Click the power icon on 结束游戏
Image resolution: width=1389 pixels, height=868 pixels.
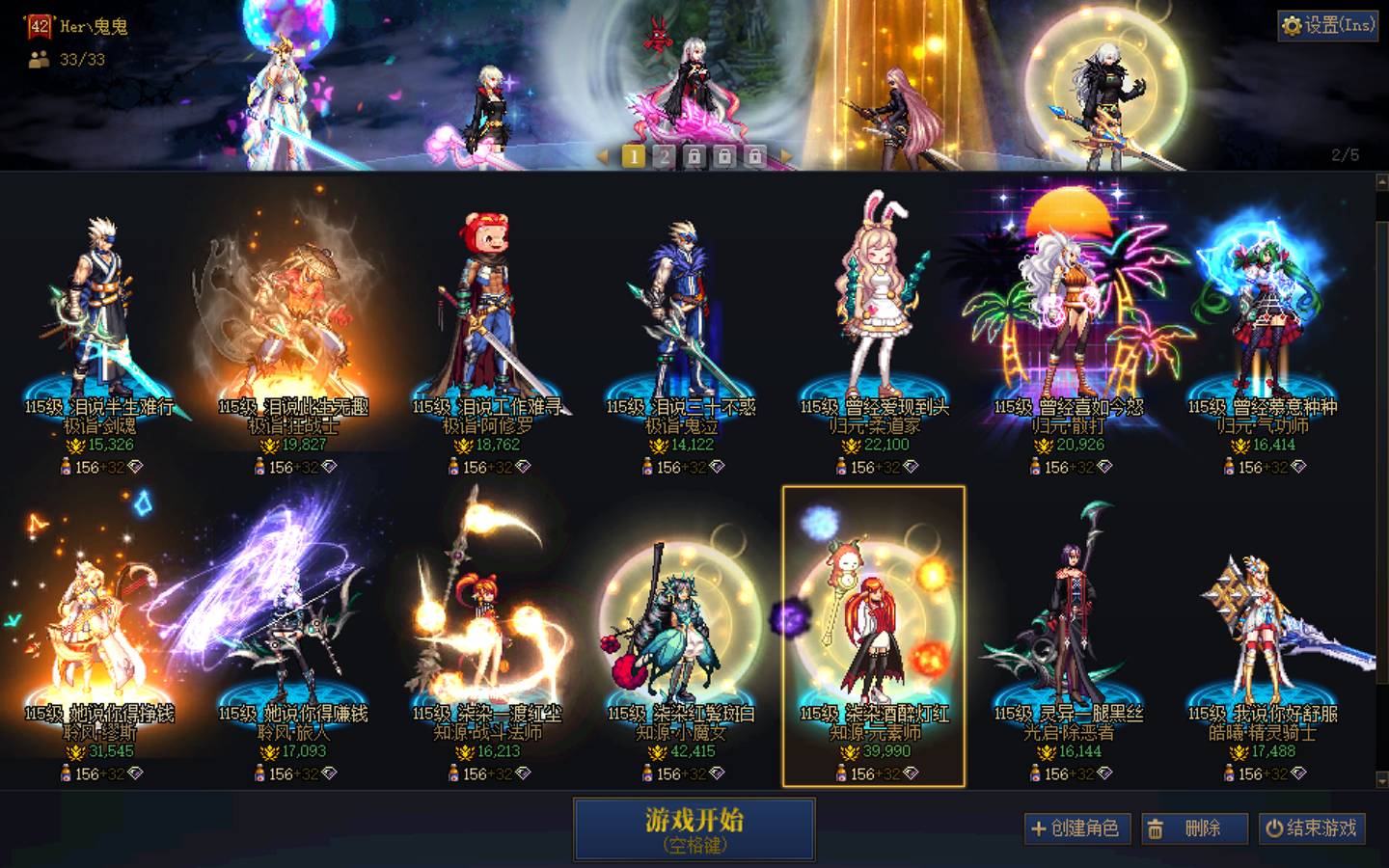point(1275,828)
